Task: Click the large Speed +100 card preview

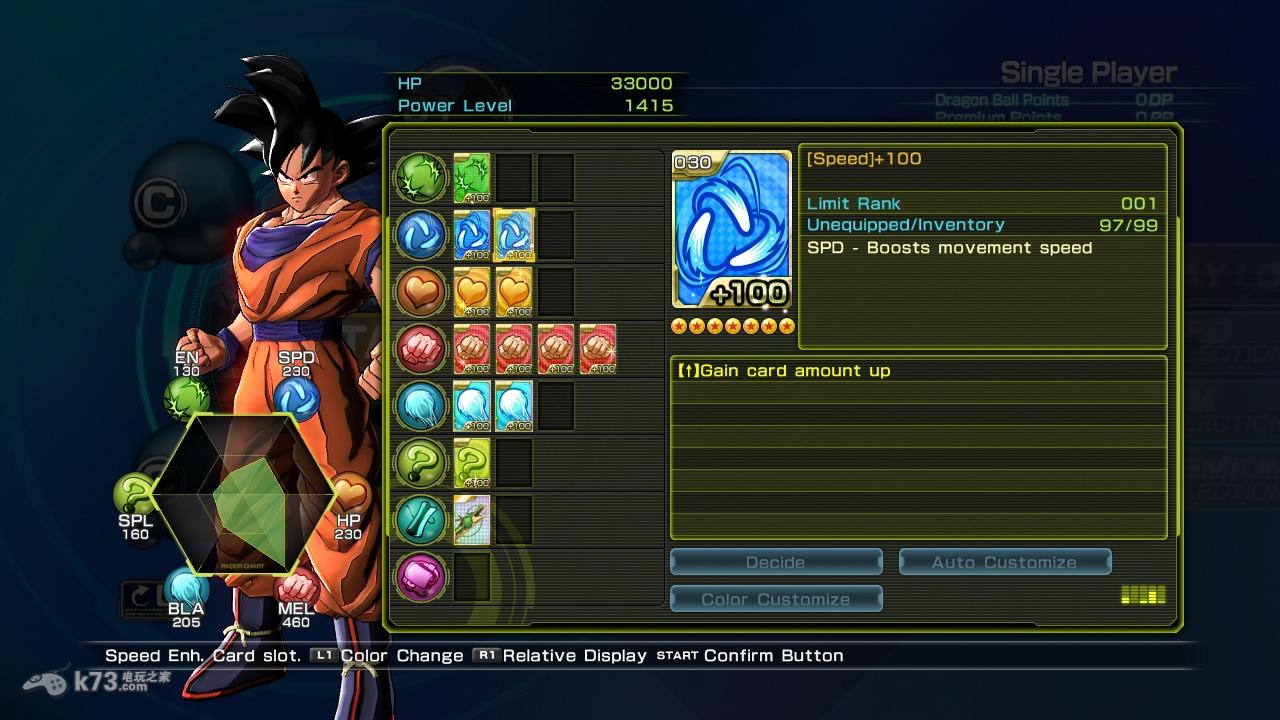Action: [x=731, y=230]
